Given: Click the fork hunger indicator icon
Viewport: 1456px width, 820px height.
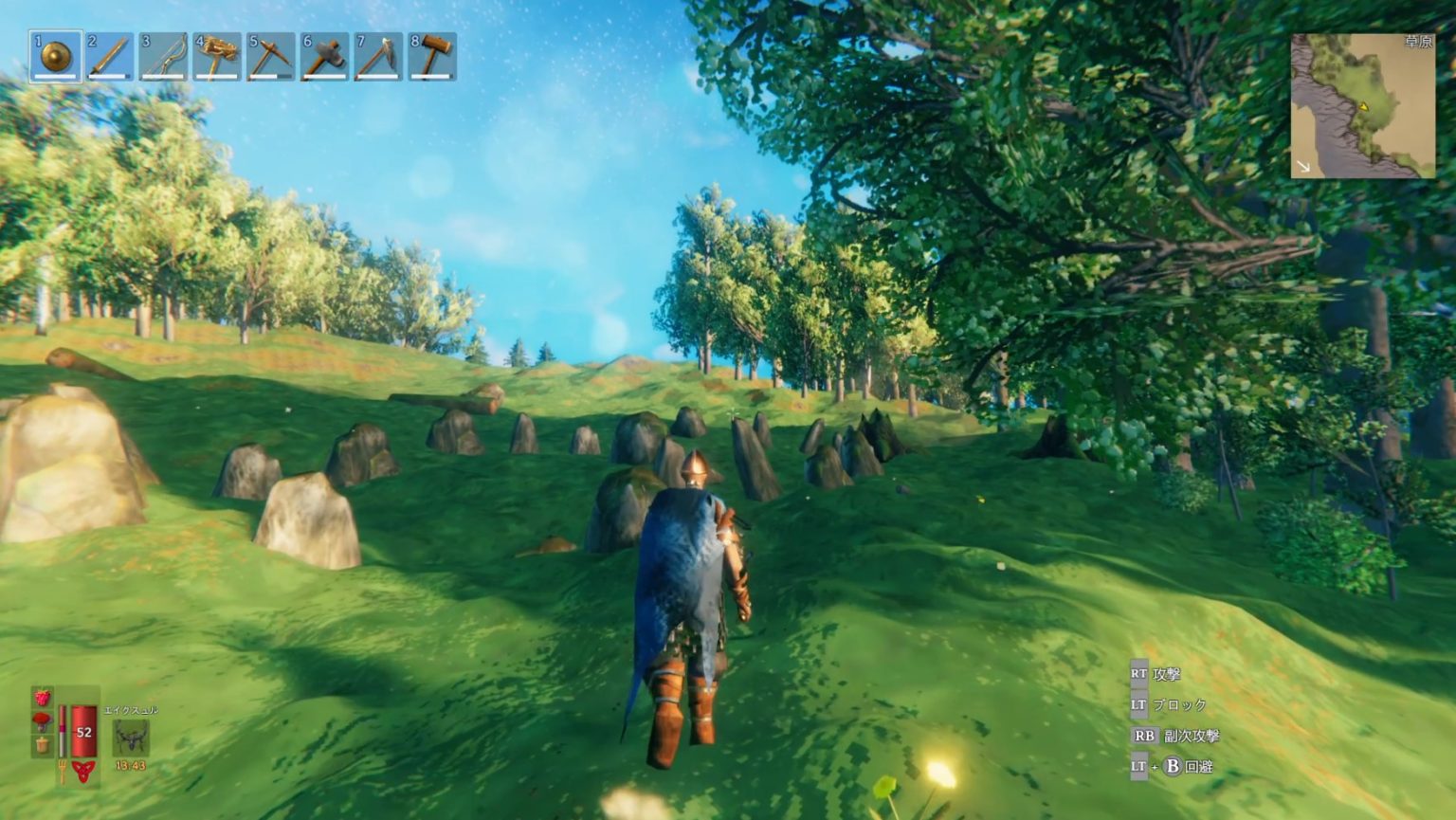Looking at the screenshot, I should [63, 768].
